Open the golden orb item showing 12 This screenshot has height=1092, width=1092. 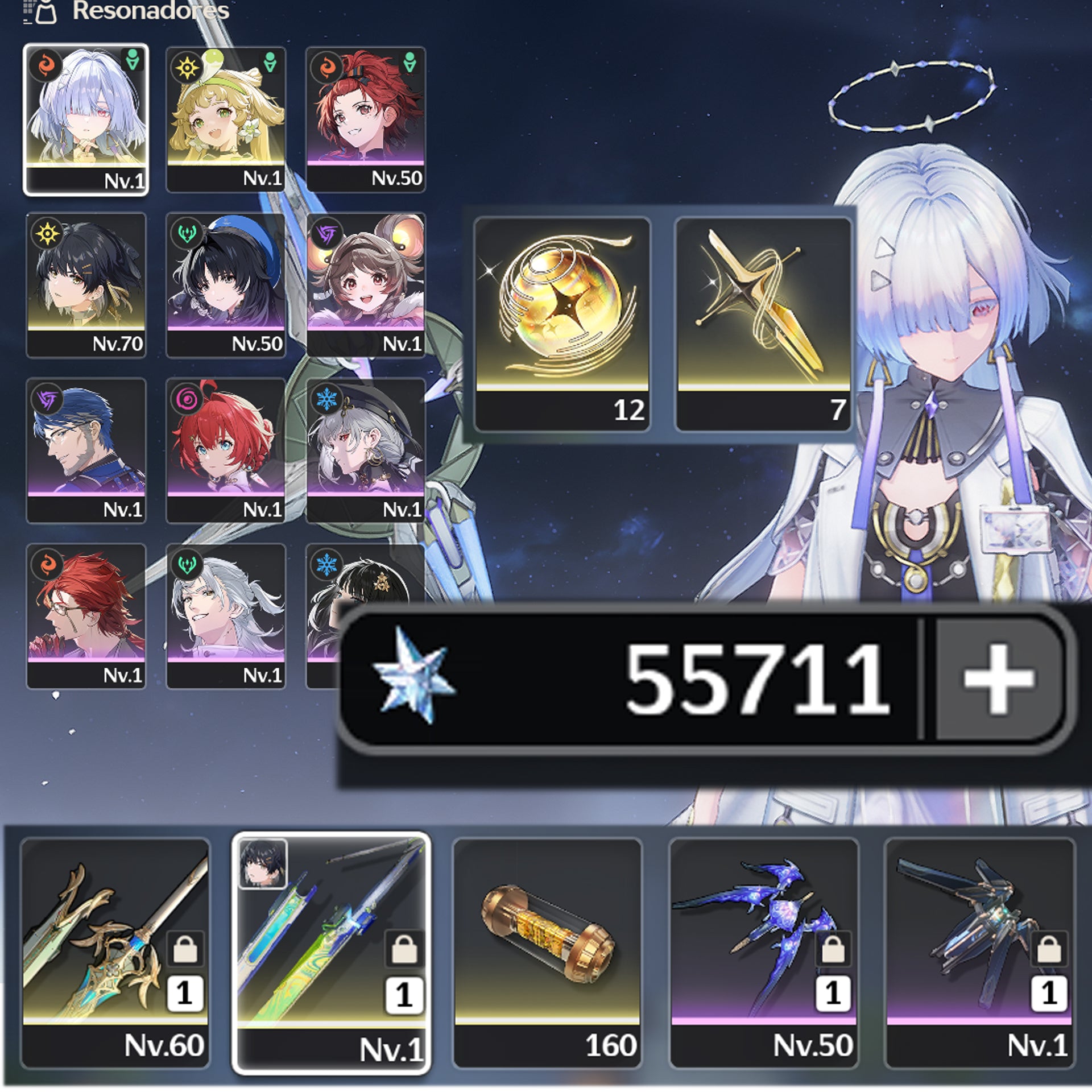point(562,324)
